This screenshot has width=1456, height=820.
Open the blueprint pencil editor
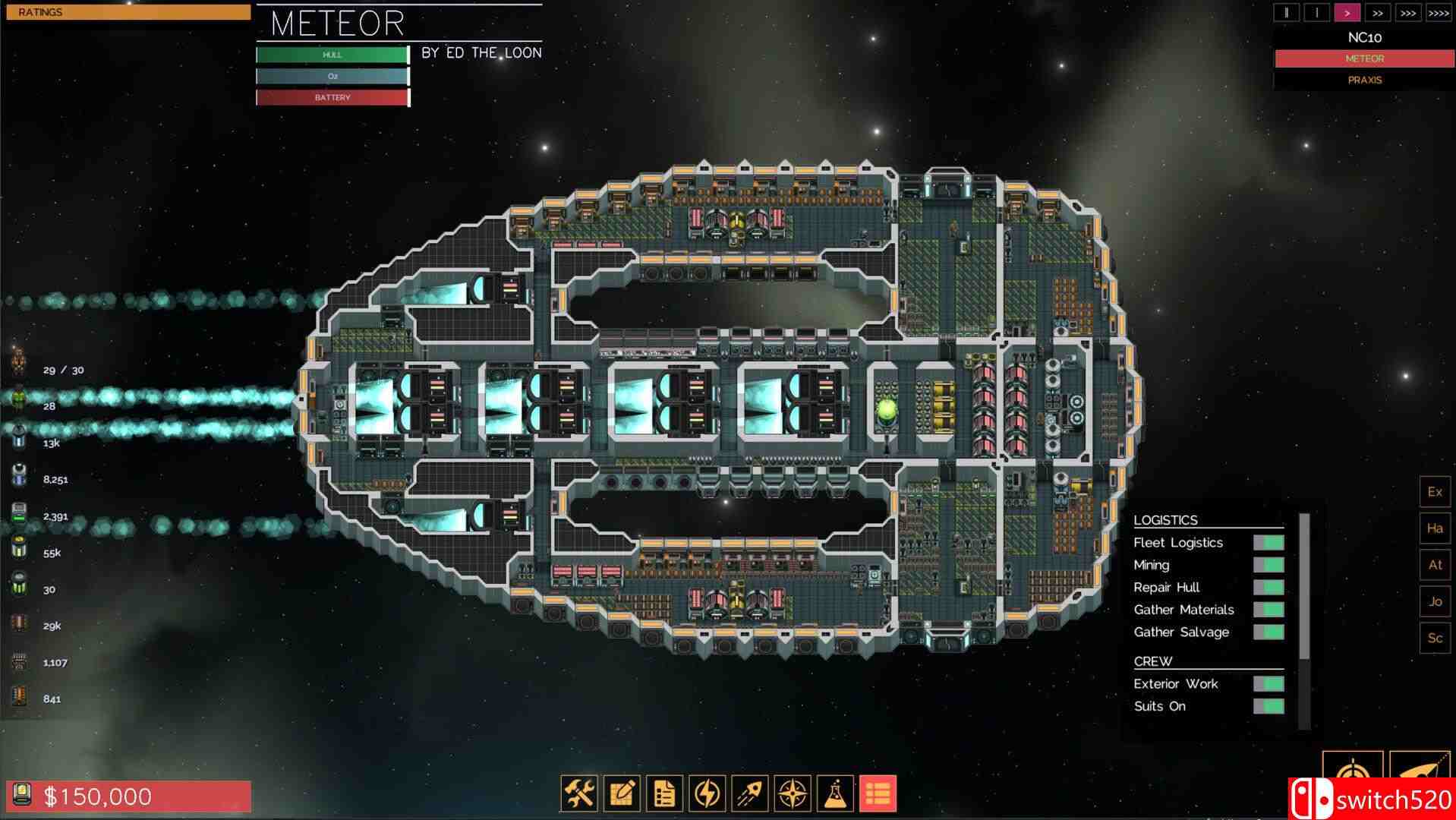[622, 793]
